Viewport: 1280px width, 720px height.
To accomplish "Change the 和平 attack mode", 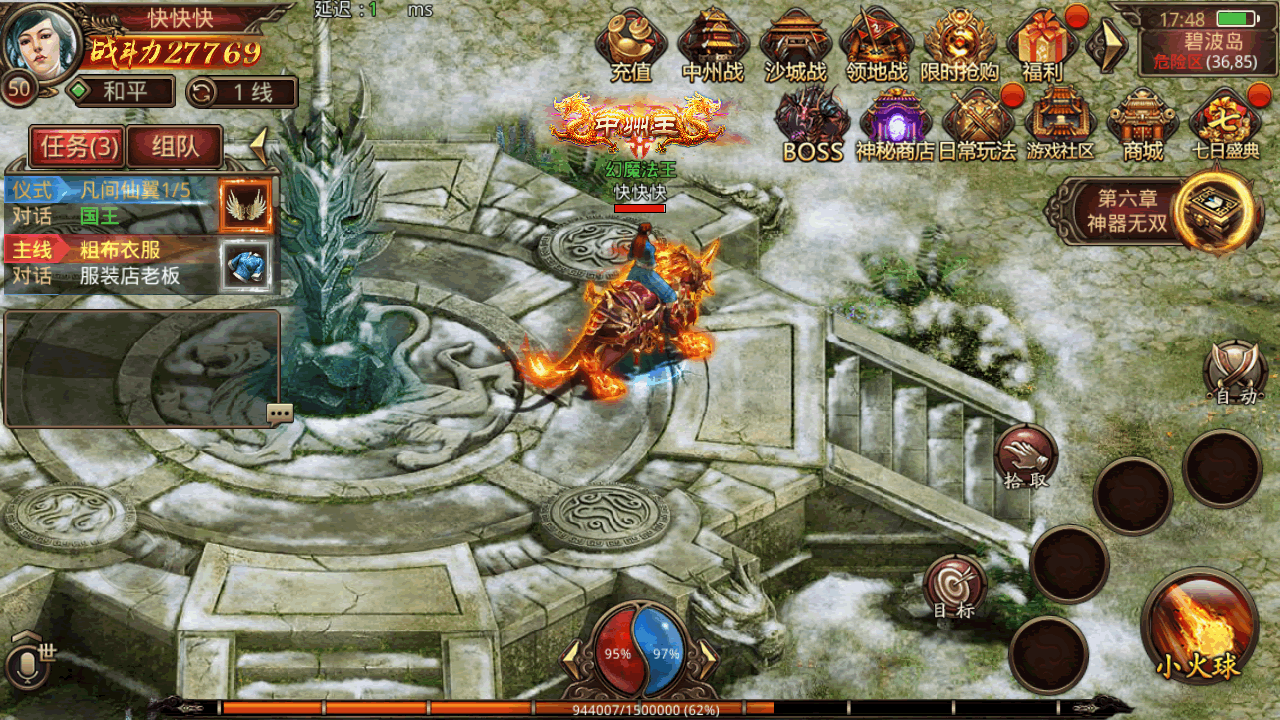I will click(122, 93).
